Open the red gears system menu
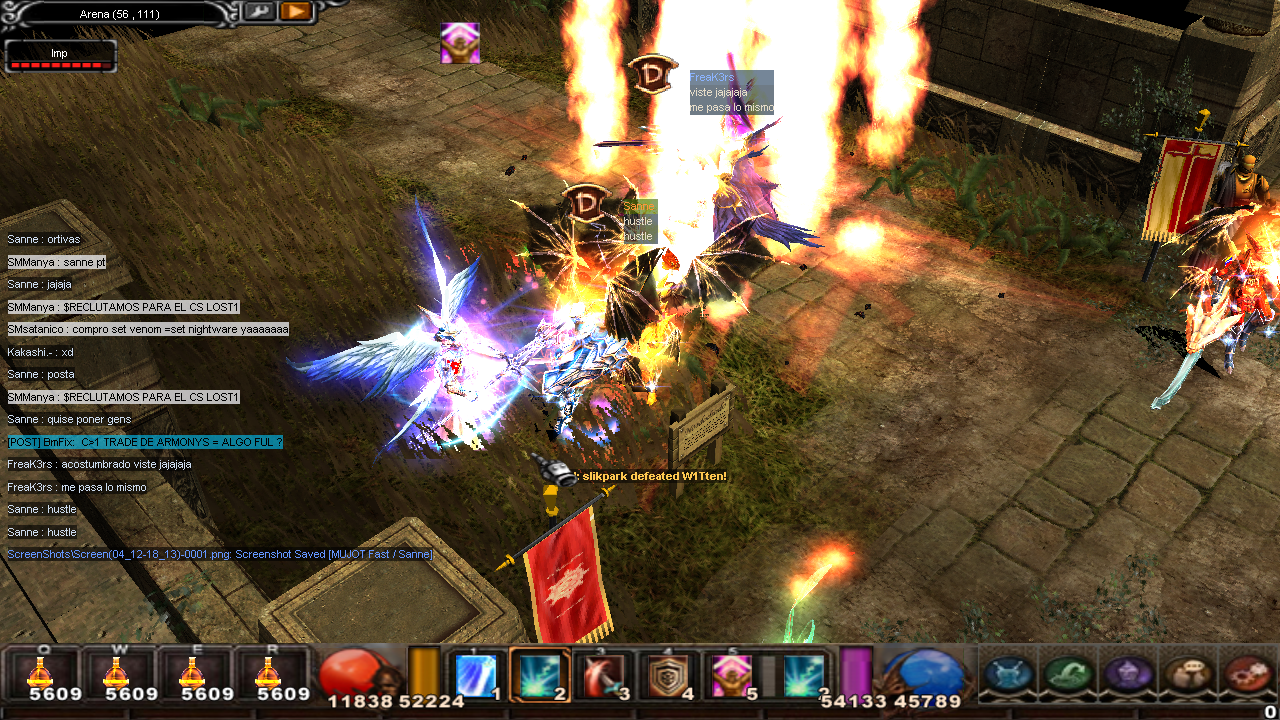 (1248, 675)
